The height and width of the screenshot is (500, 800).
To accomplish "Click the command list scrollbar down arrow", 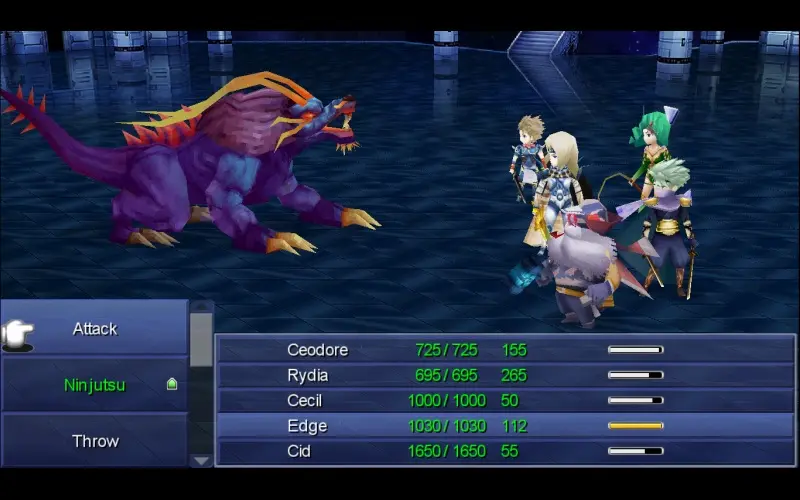I will [x=201, y=460].
